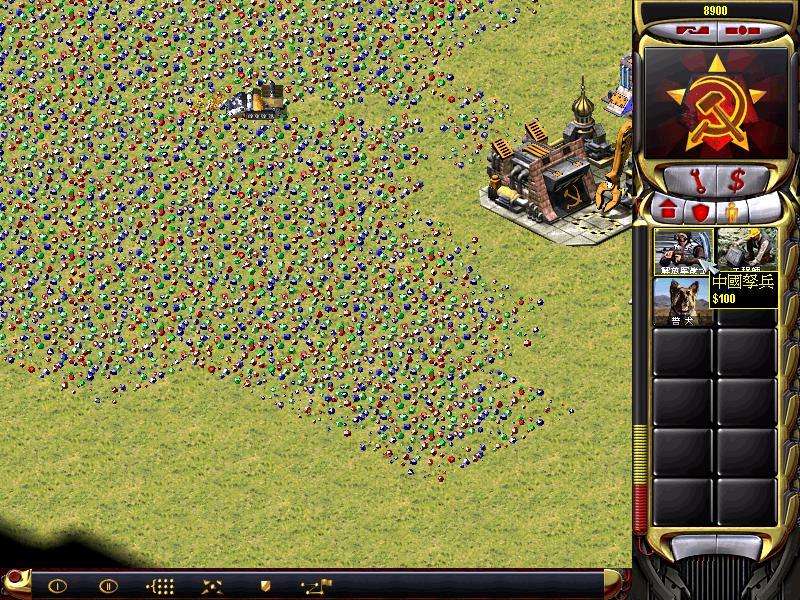Select the Conscript infantry build icon
800x600 pixels.
(683, 251)
